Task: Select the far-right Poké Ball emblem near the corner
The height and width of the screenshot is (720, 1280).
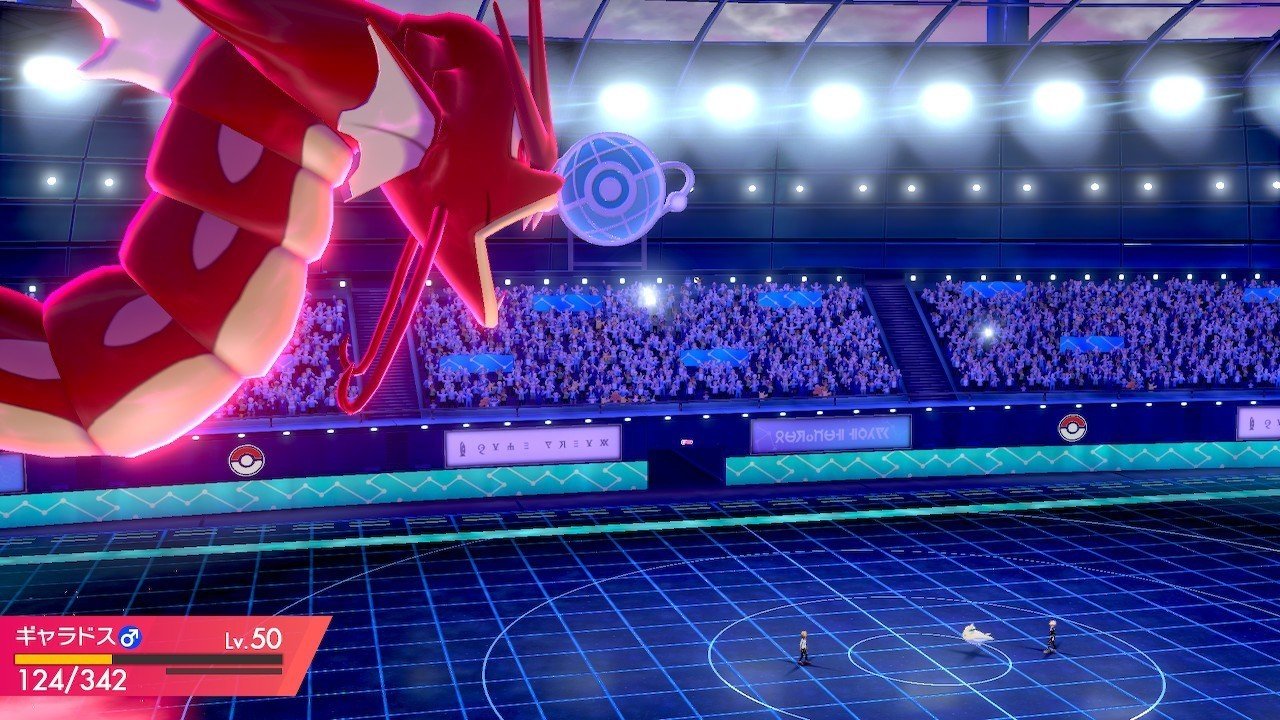Action: coord(1071,428)
